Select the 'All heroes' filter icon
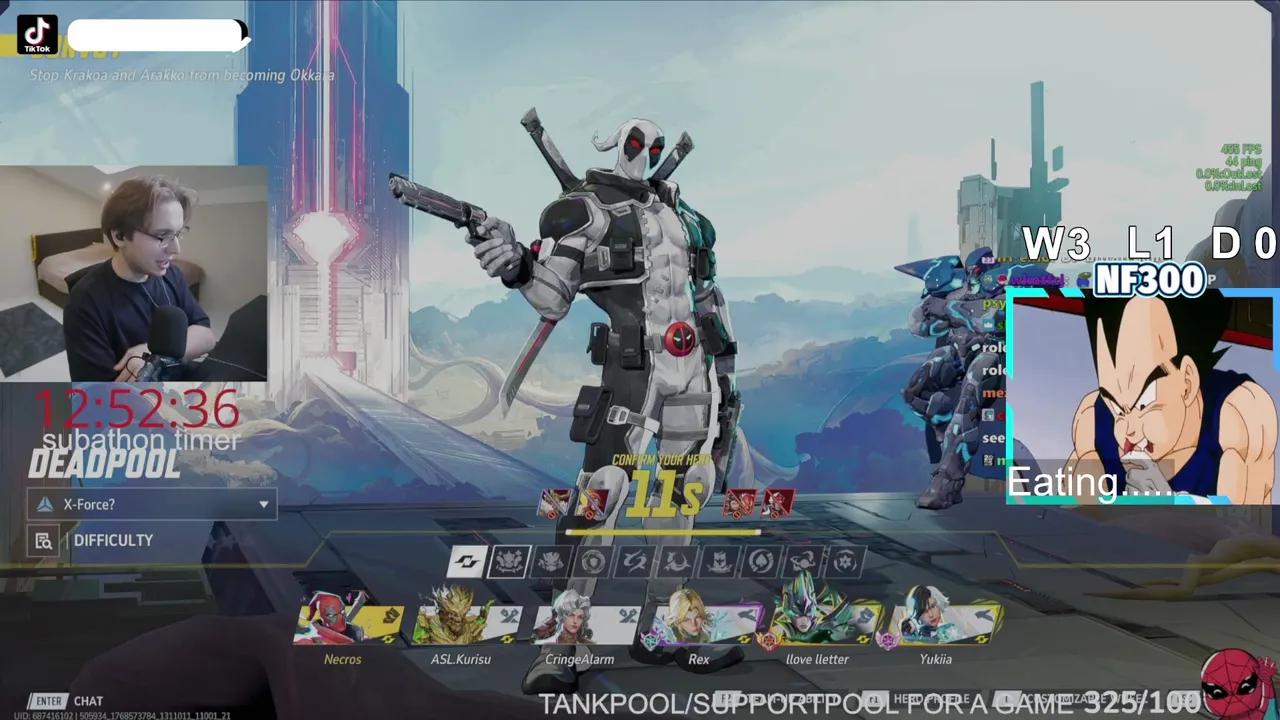The height and width of the screenshot is (720, 1280). (x=468, y=560)
